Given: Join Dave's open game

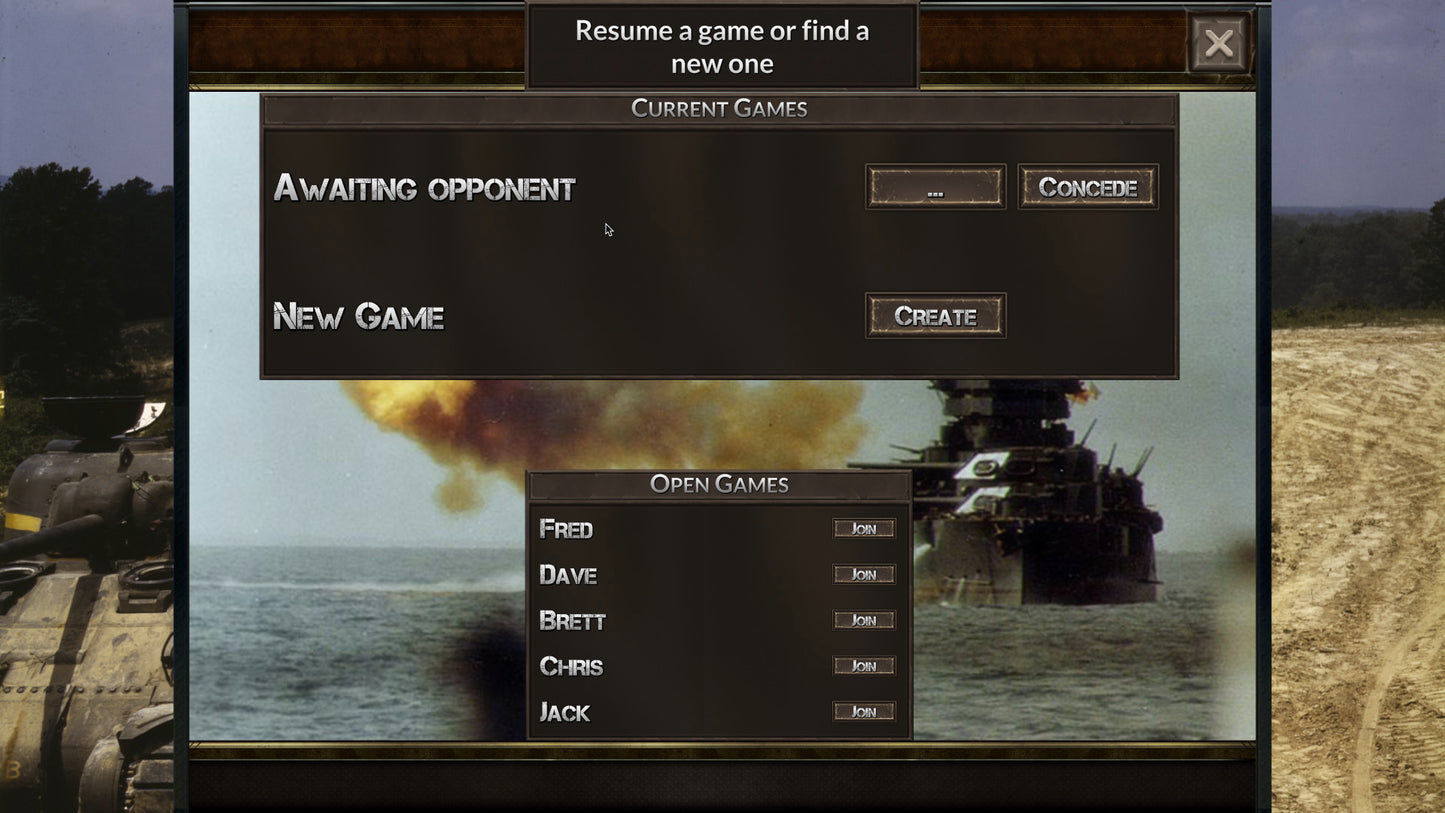Looking at the screenshot, I should pos(864,574).
